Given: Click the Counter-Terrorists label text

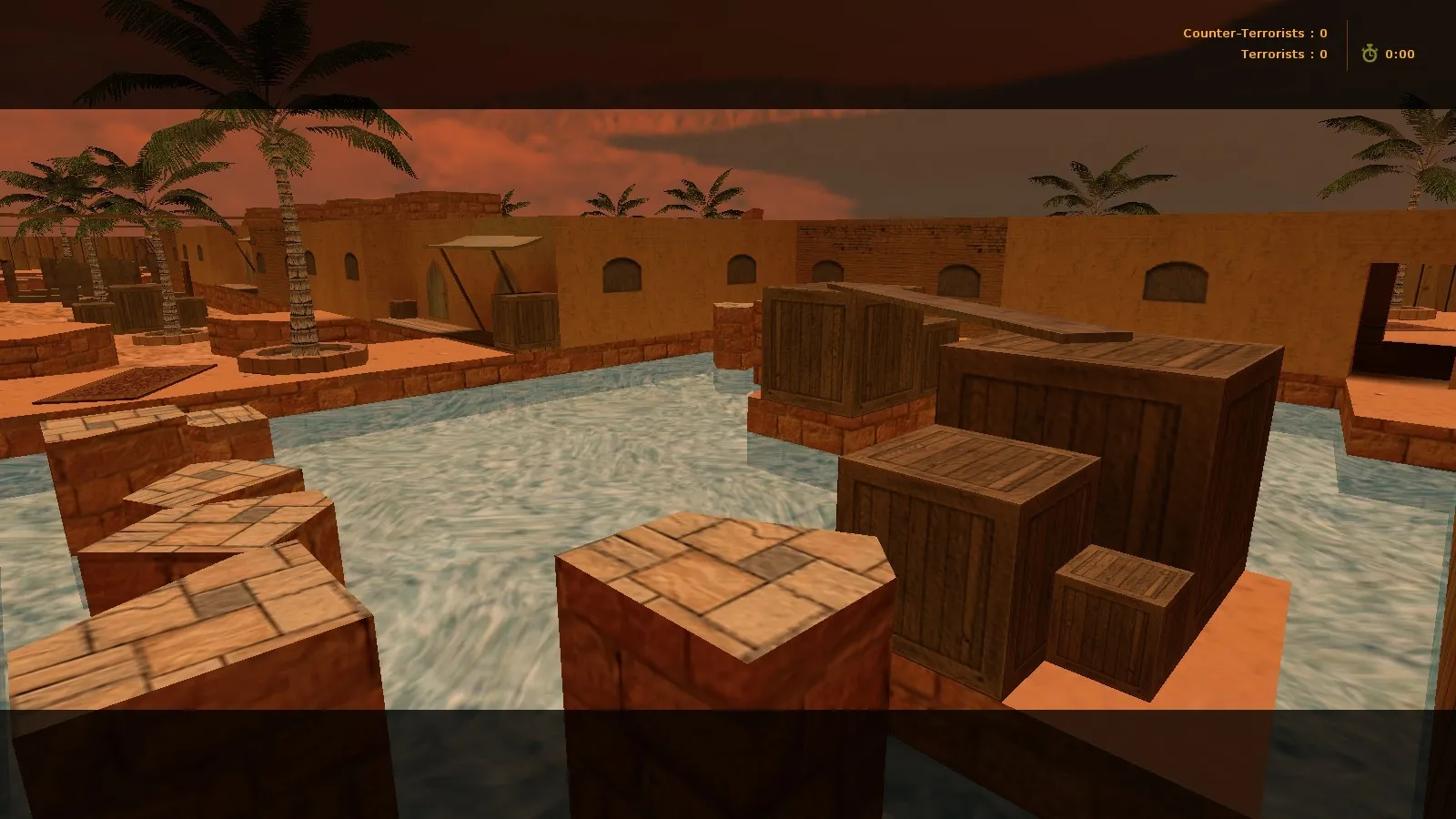Looking at the screenshot, I should pyautogui.click(x=1242, y=32).
